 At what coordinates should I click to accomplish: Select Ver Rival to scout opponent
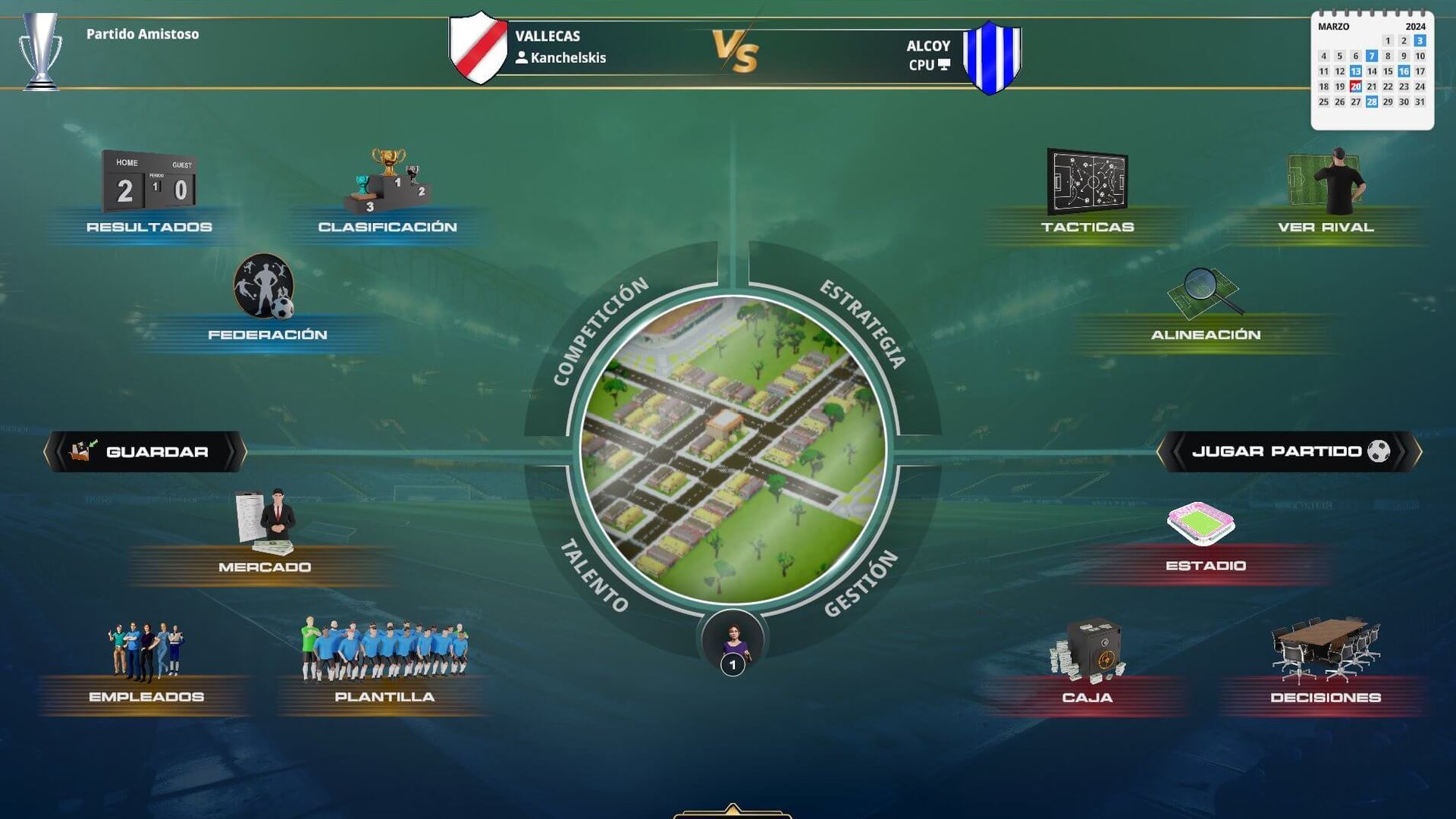1326,193
